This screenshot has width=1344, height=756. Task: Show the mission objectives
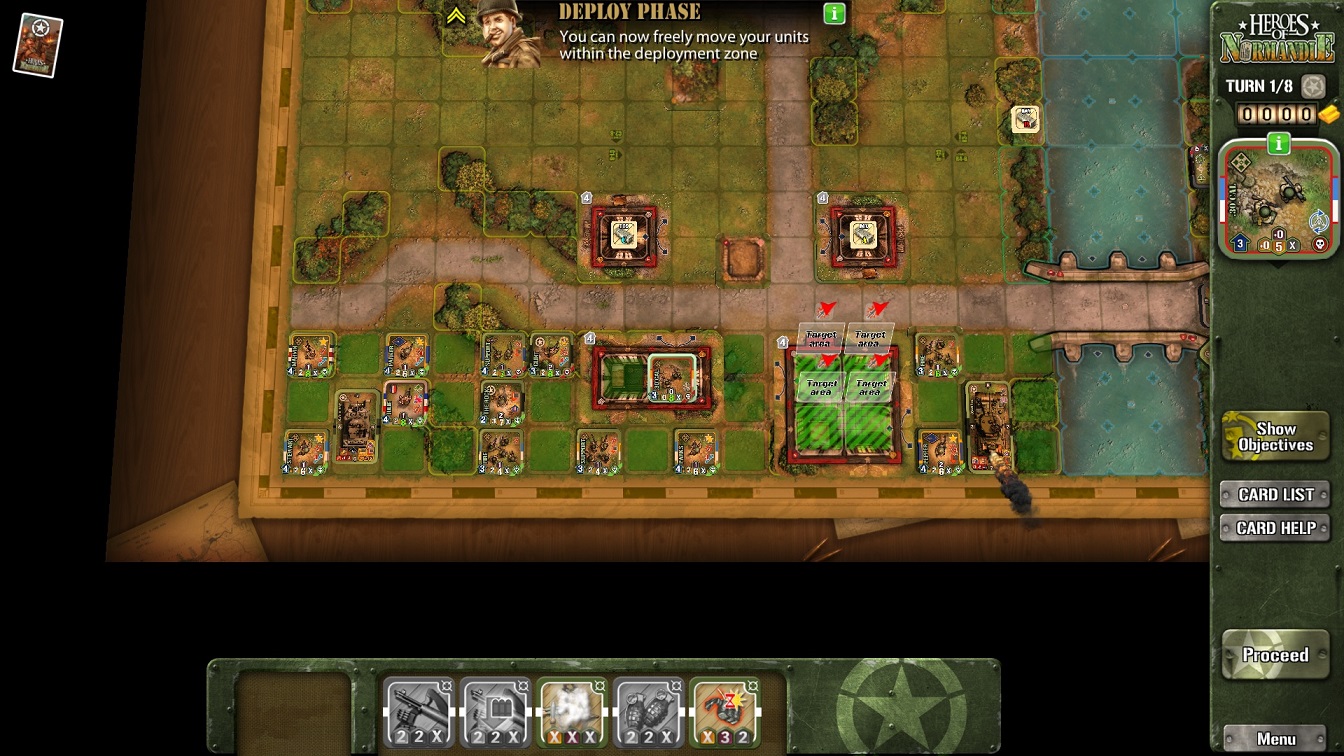click(x=1275, y=436)
